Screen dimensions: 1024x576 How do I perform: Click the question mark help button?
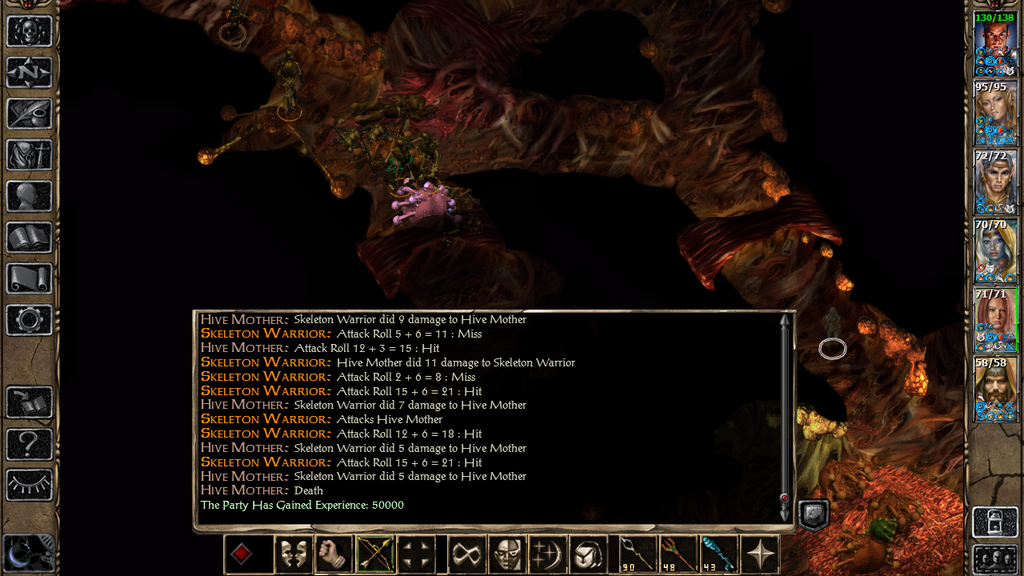tap(29, 444)
